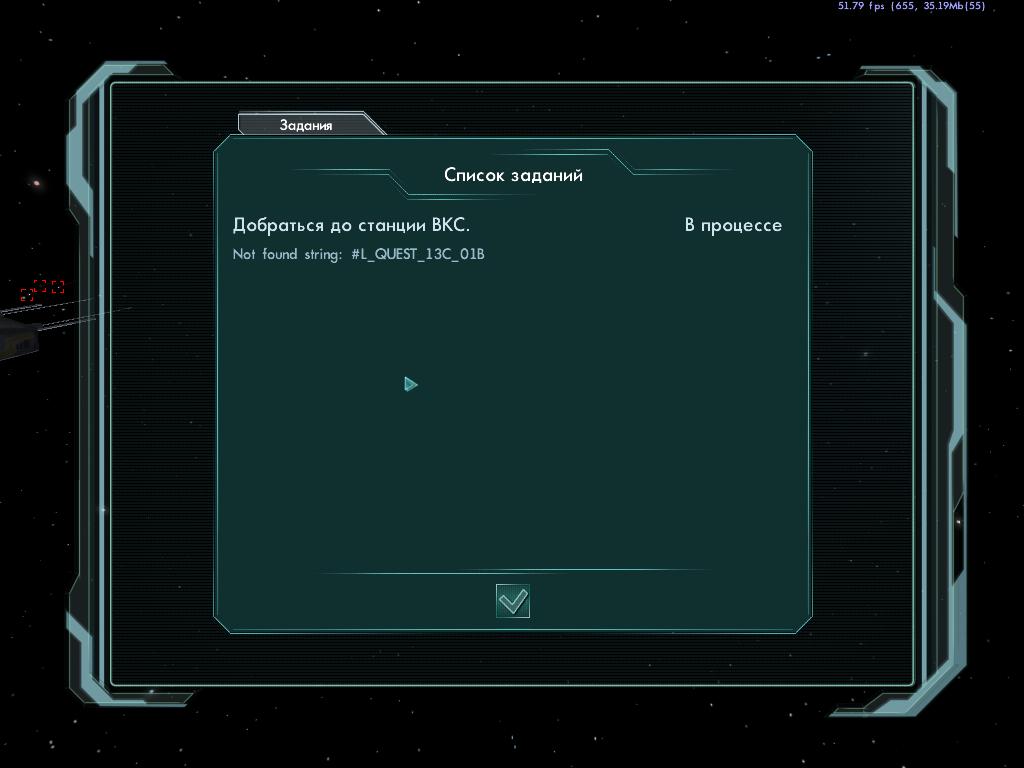1024x768 pixels.
Task: Select the Добраться до станции ВКС quest
Action: pos(351,225)
